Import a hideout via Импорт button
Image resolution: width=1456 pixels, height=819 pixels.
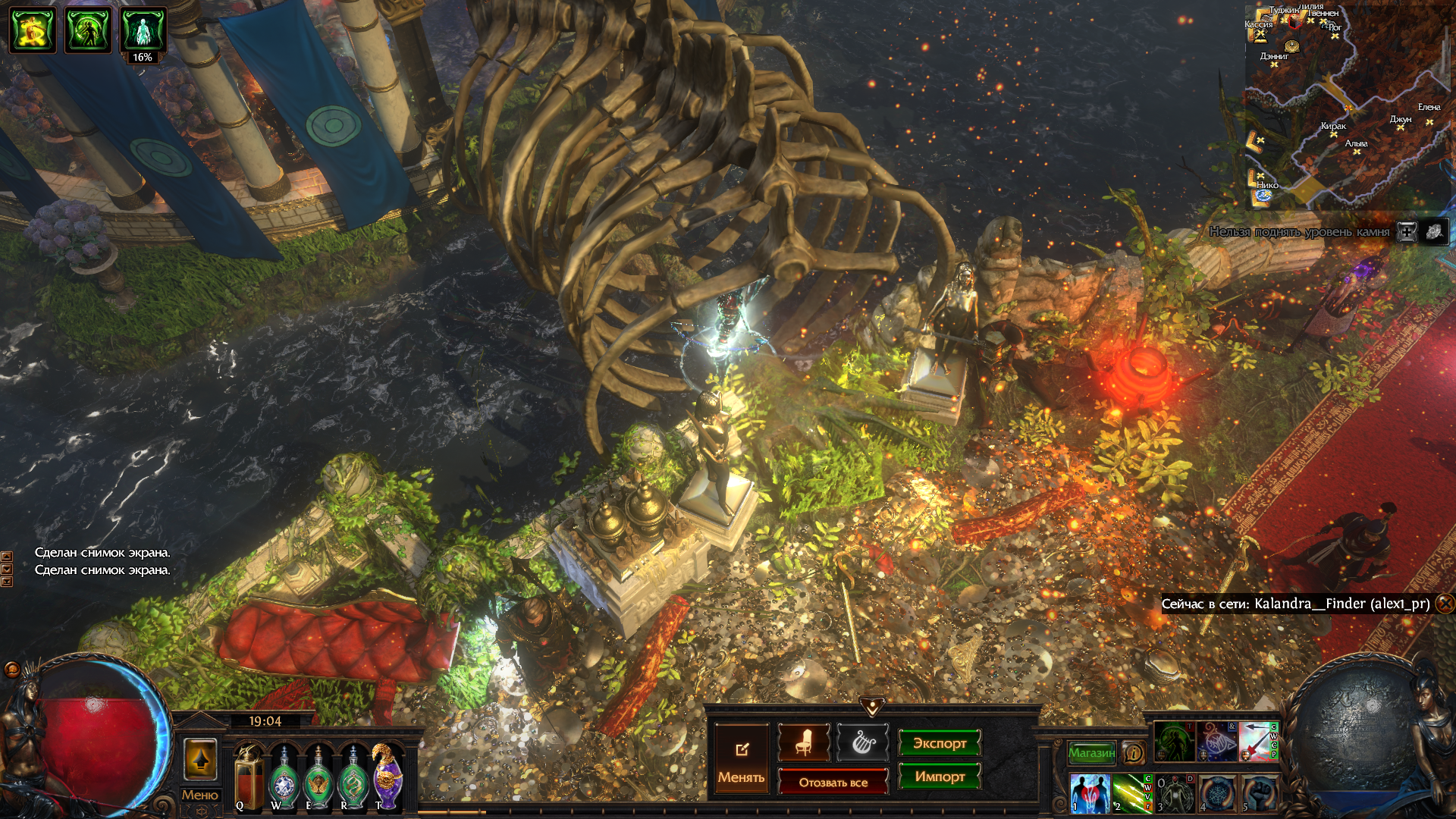pos(940,777)
